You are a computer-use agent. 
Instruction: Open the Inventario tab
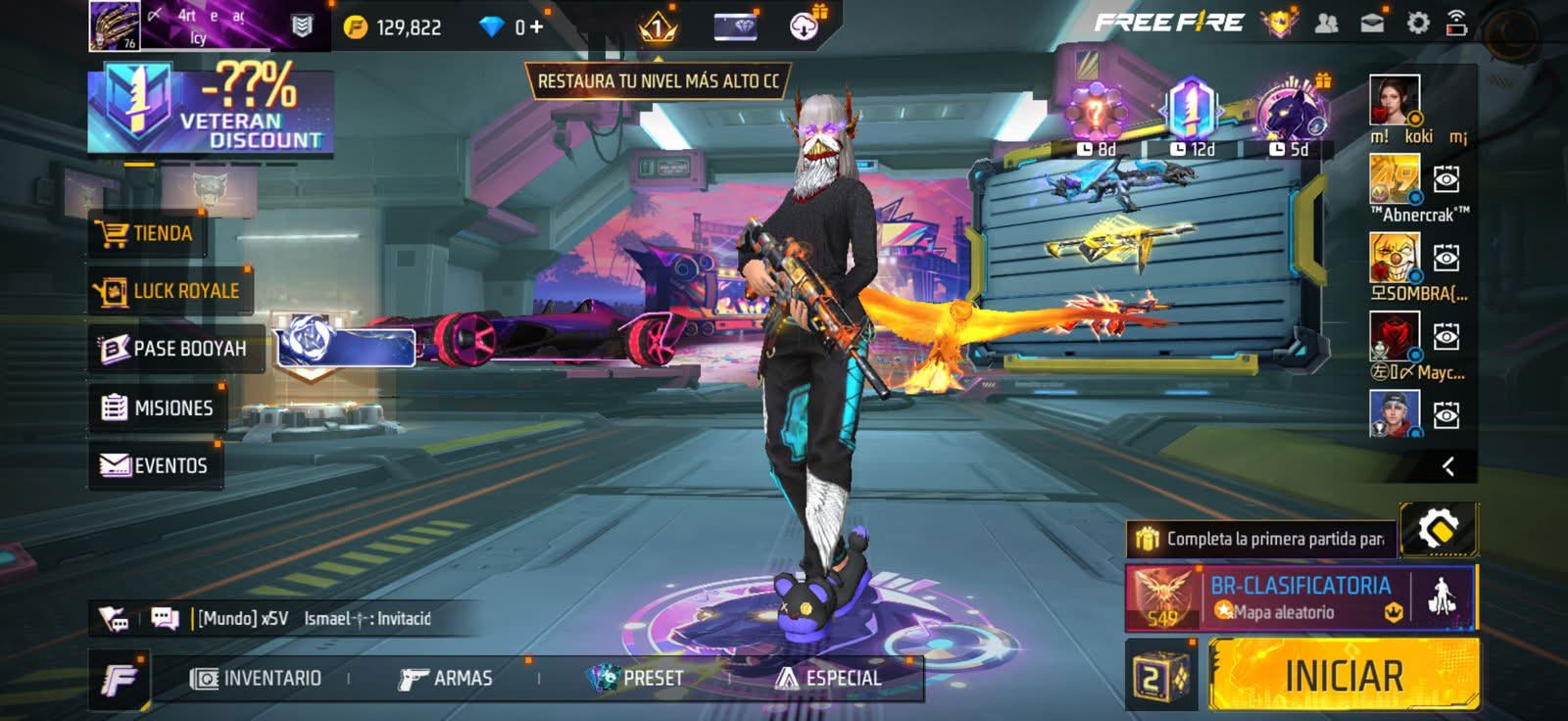point(257,678)
